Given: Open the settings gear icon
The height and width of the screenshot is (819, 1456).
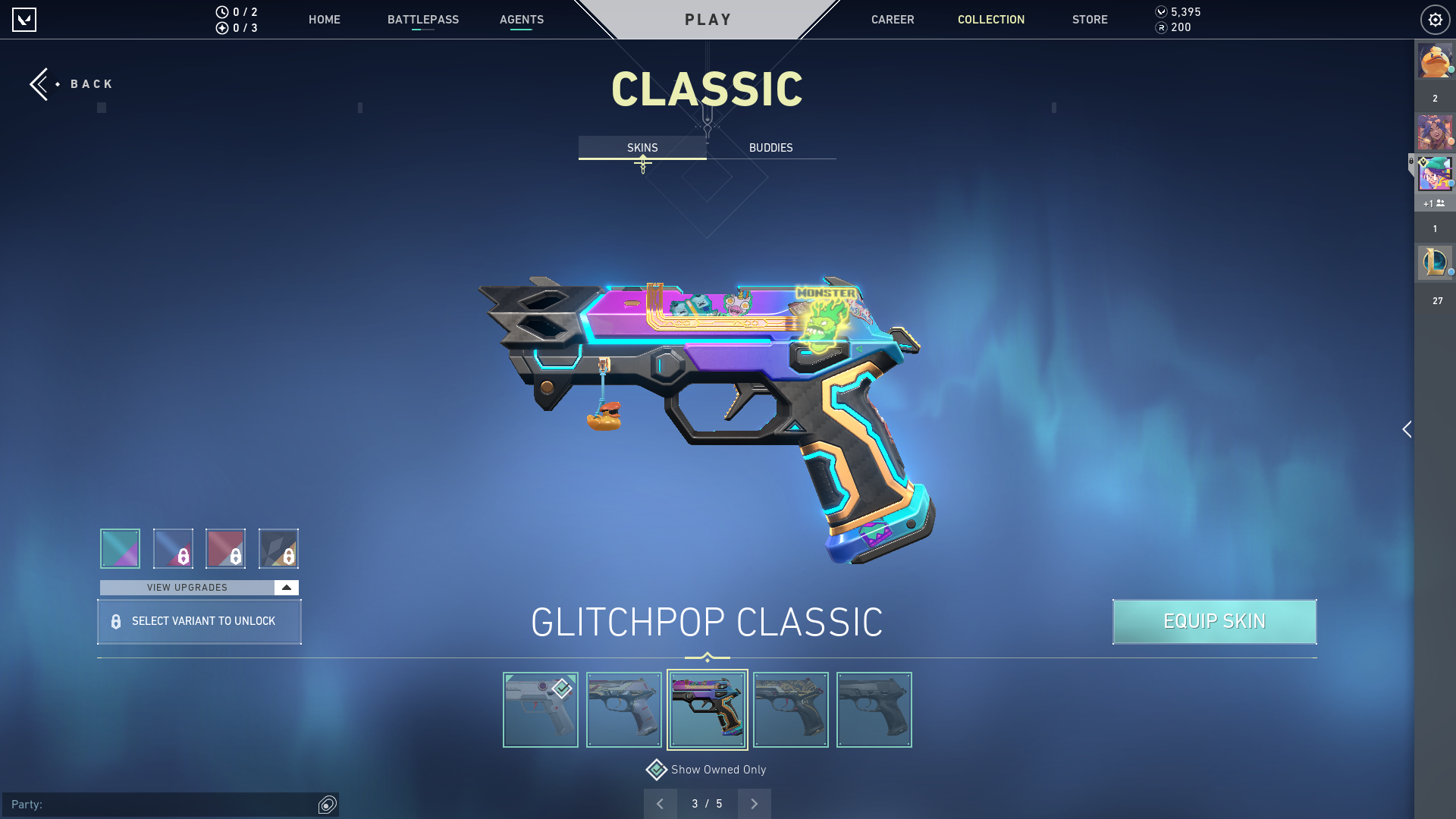Looking at the screenshot, I should 1435,20.
